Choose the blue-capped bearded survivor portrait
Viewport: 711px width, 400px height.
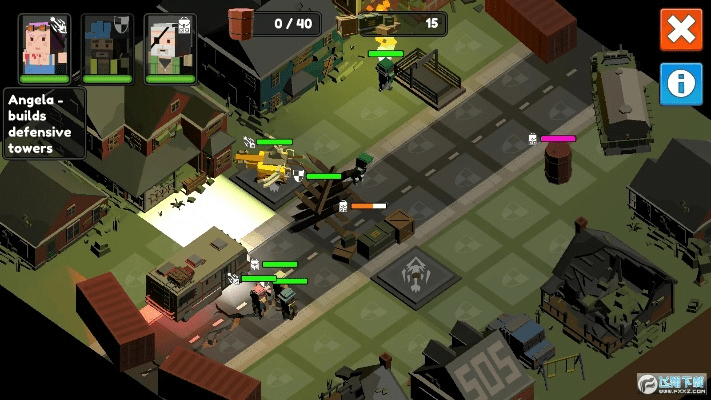106,46
